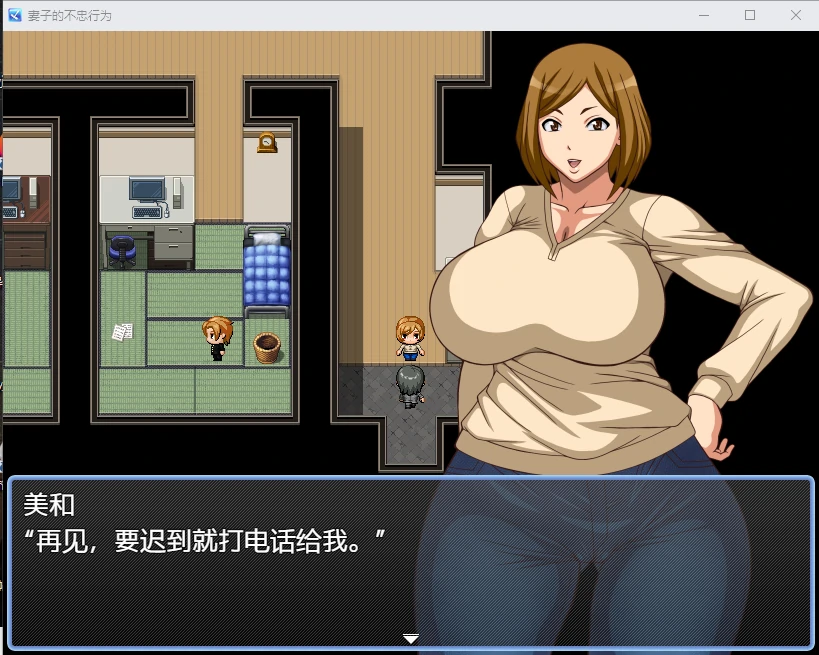Advance dialogue with the continue arrow
Screen dimensions: 819x655
[x=410, y=638]
